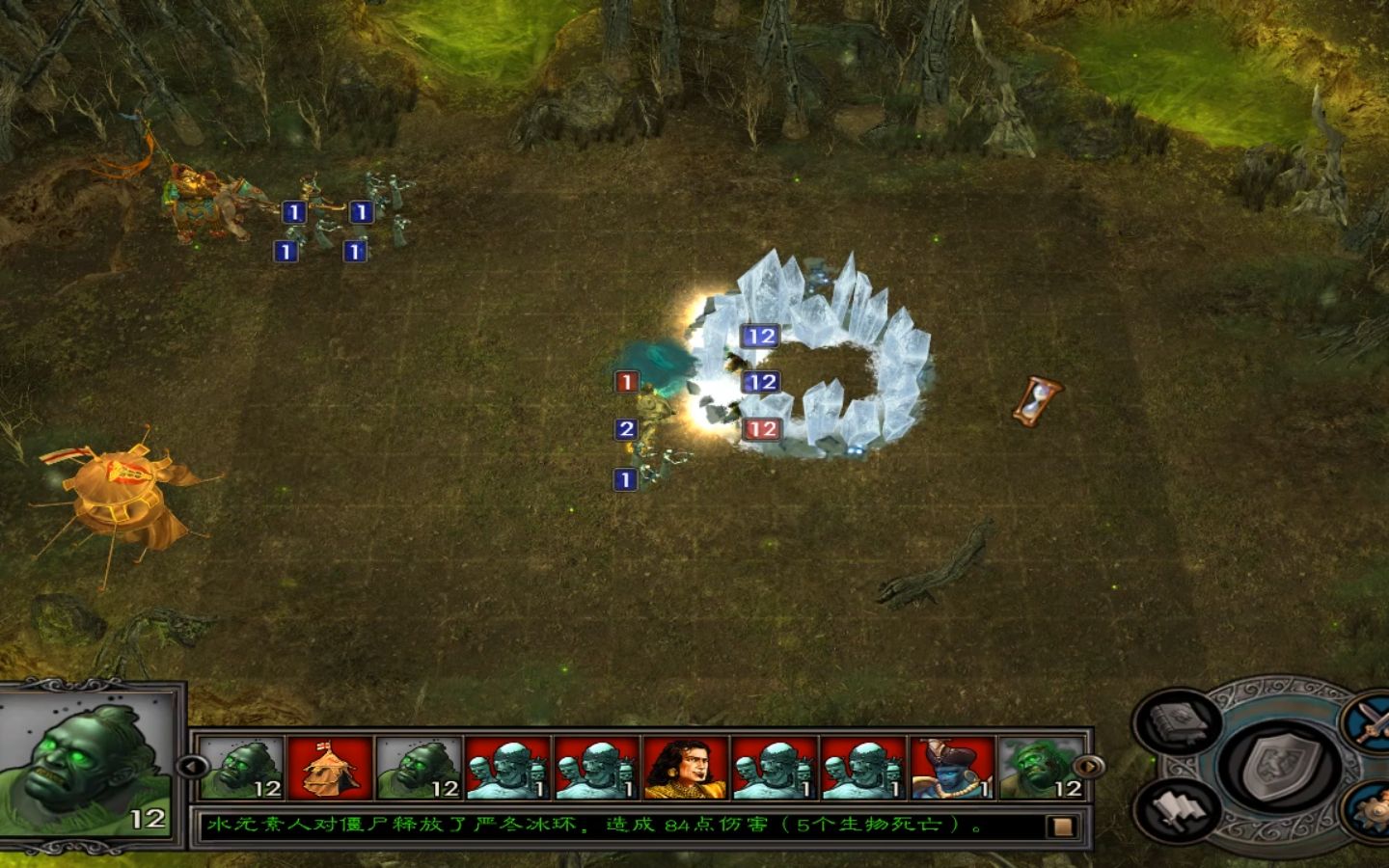This screenshot has height=868, width=1389.
Task: Show later turns with the right arrow
Action: (1091, 767)
